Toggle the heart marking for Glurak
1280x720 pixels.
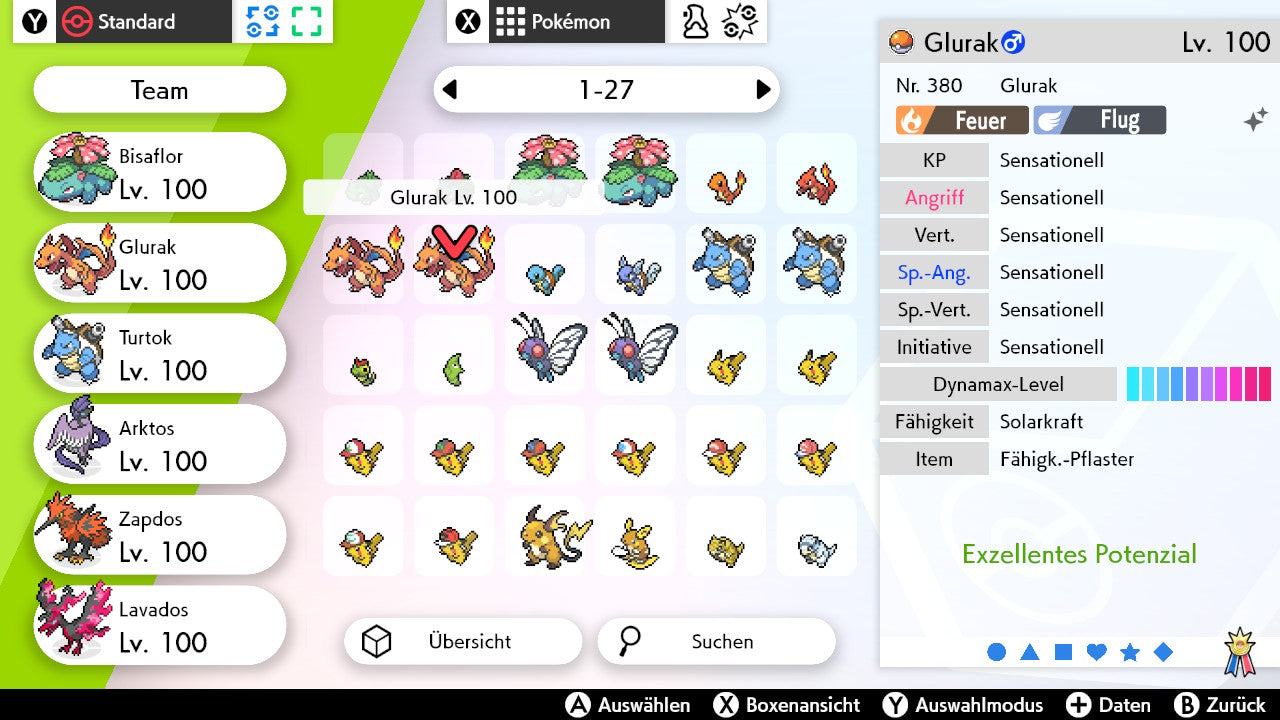(1096, 652)
